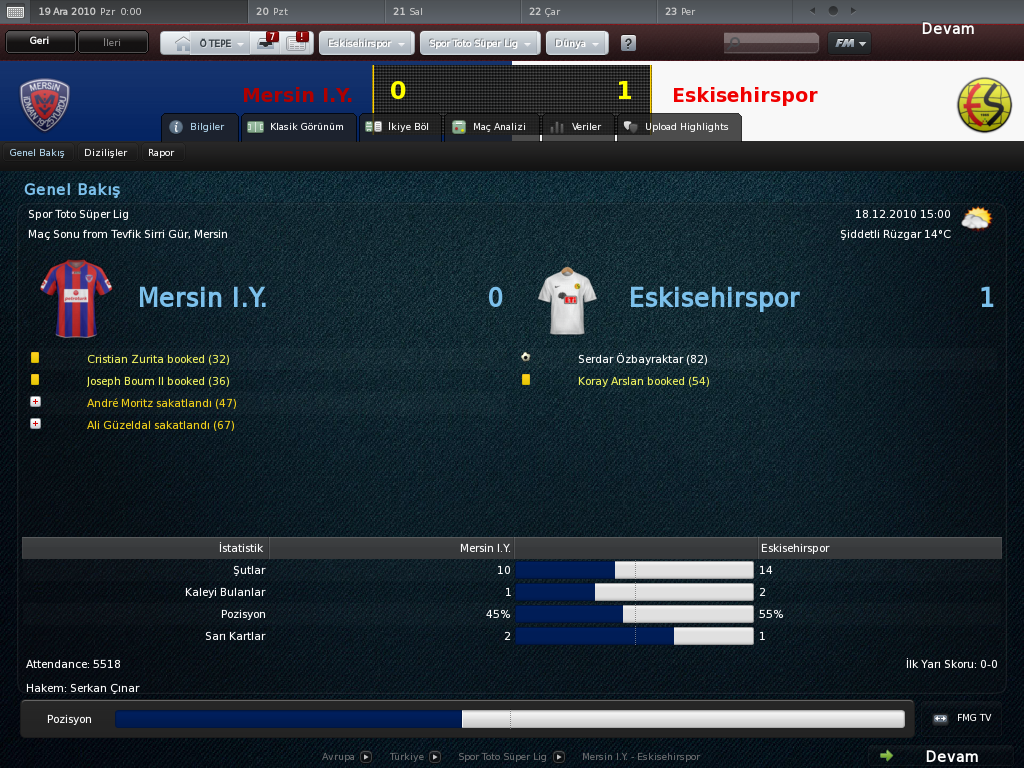
Task: Open the Eskisehirspor club dropdown
Action: point(366,44)
